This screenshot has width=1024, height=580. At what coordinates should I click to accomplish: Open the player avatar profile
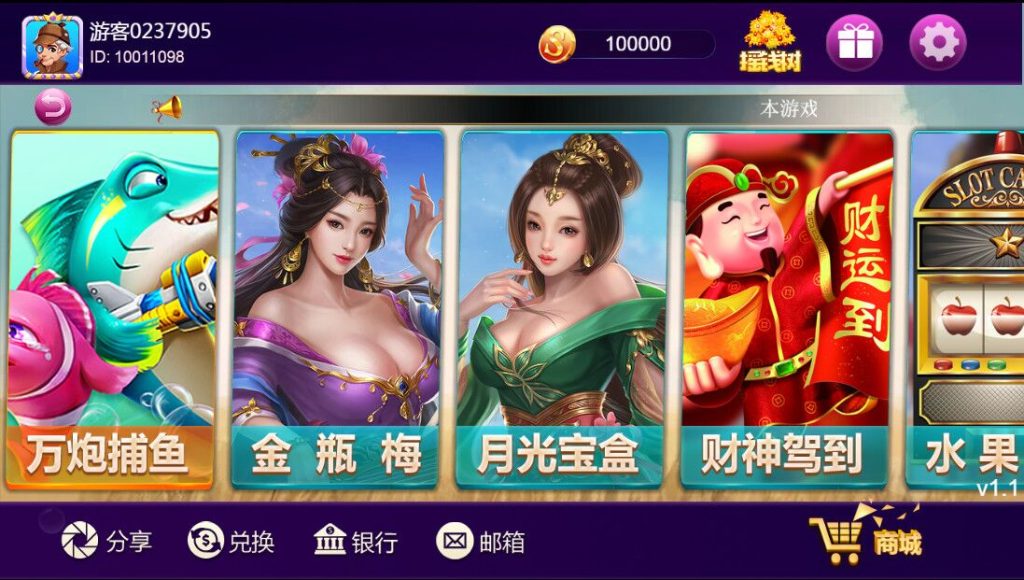(52, 46)
